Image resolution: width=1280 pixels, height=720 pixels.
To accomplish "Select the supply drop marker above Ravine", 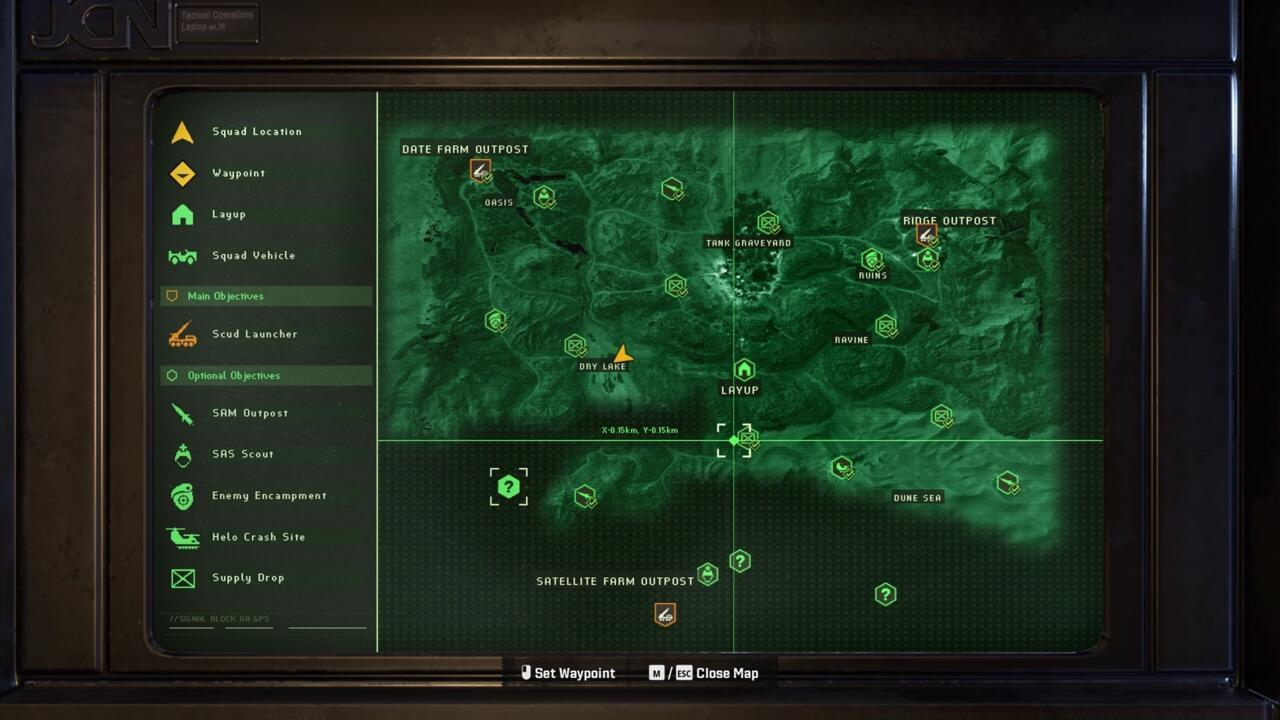I will click(x=885, y=325).
